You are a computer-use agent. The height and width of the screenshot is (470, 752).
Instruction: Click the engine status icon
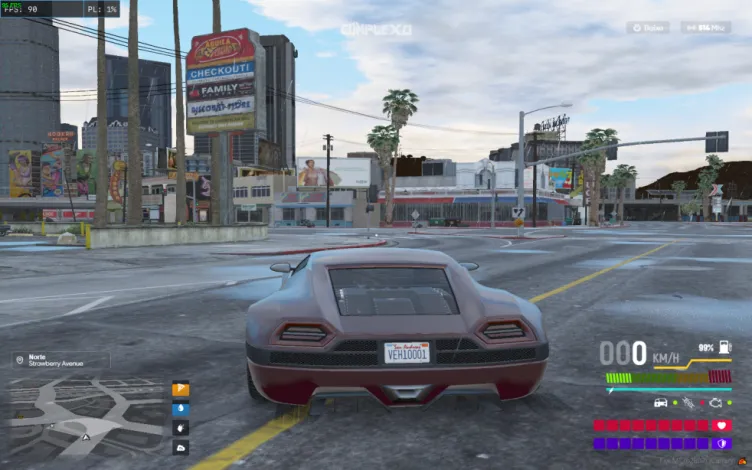(x=715, y=403)
